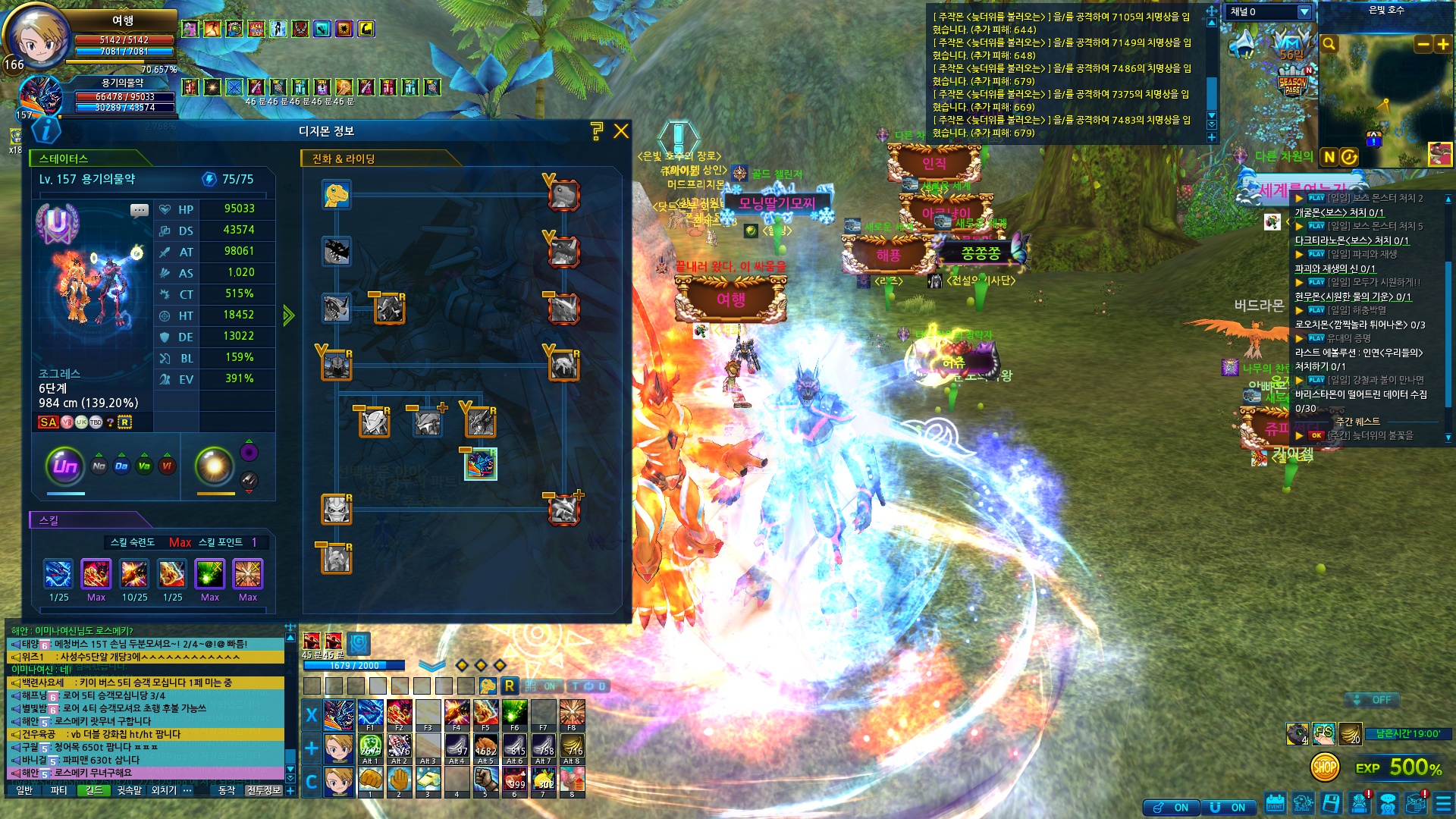
Task: Open the gold SHOP coin button
Action: point(1324,767)
